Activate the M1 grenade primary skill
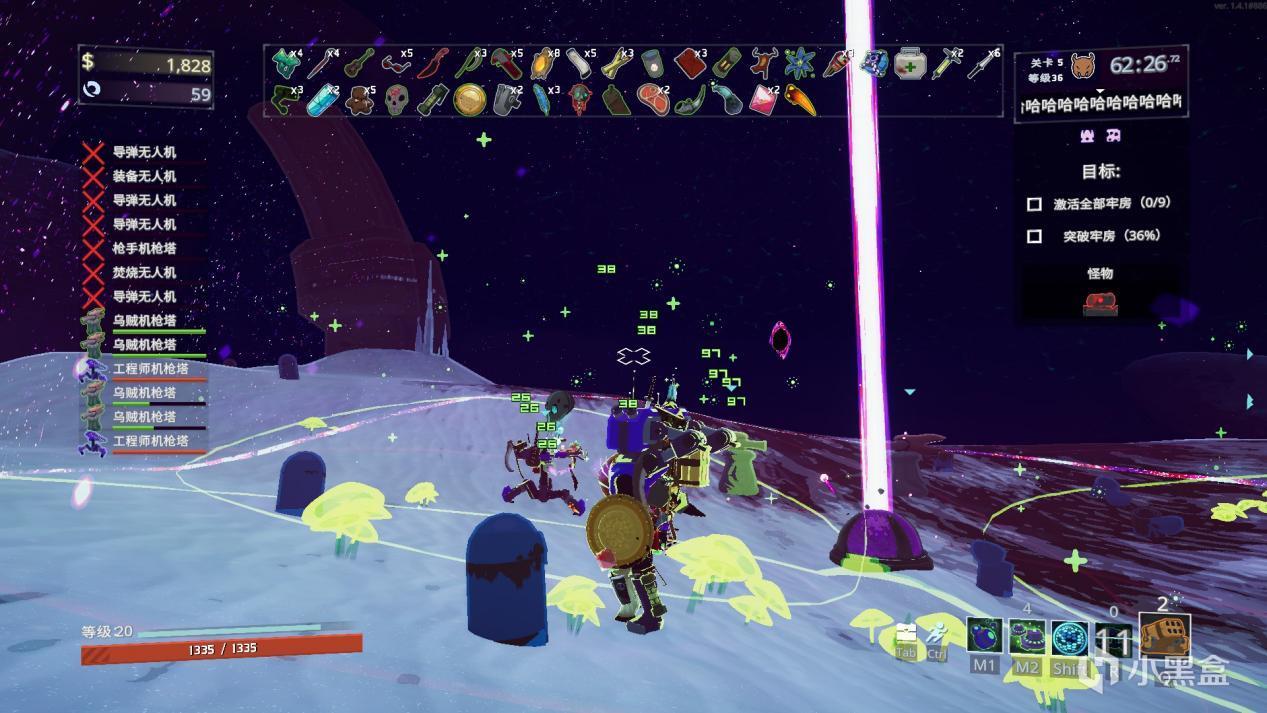1267x713 pixels. tap(984, 635)
